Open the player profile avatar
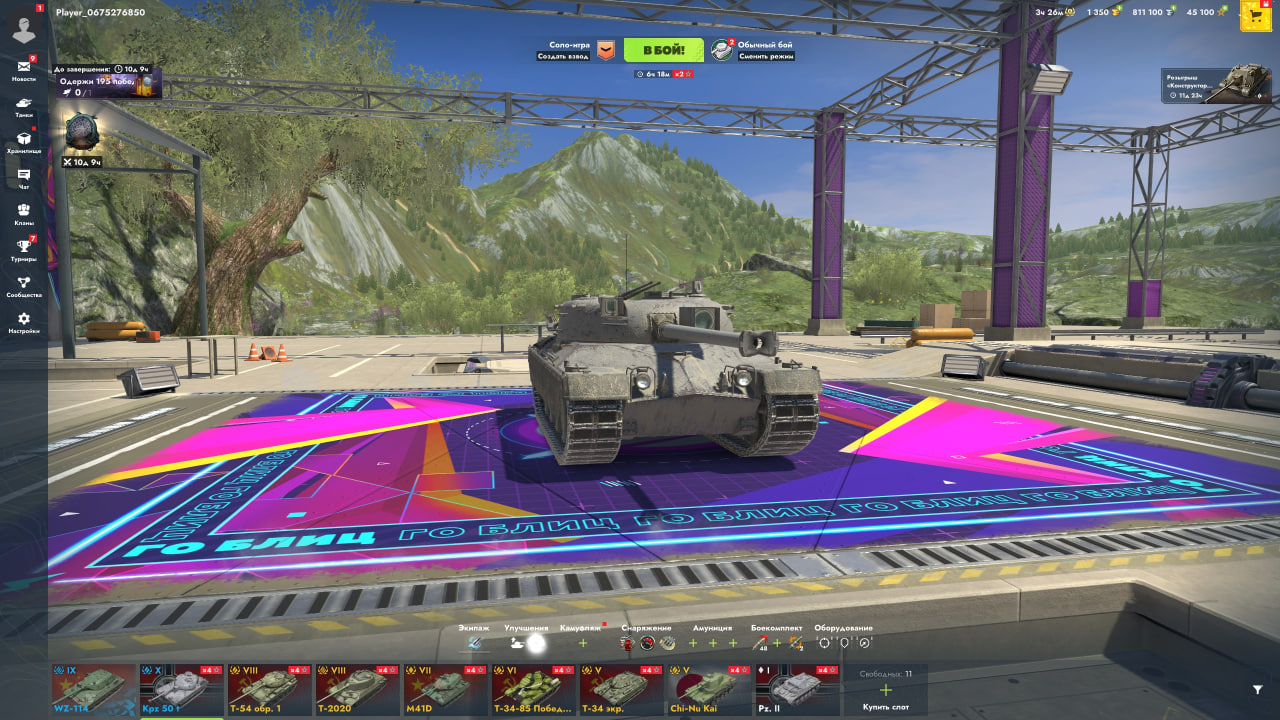The image size is (1280, 720). click(23, 29)
